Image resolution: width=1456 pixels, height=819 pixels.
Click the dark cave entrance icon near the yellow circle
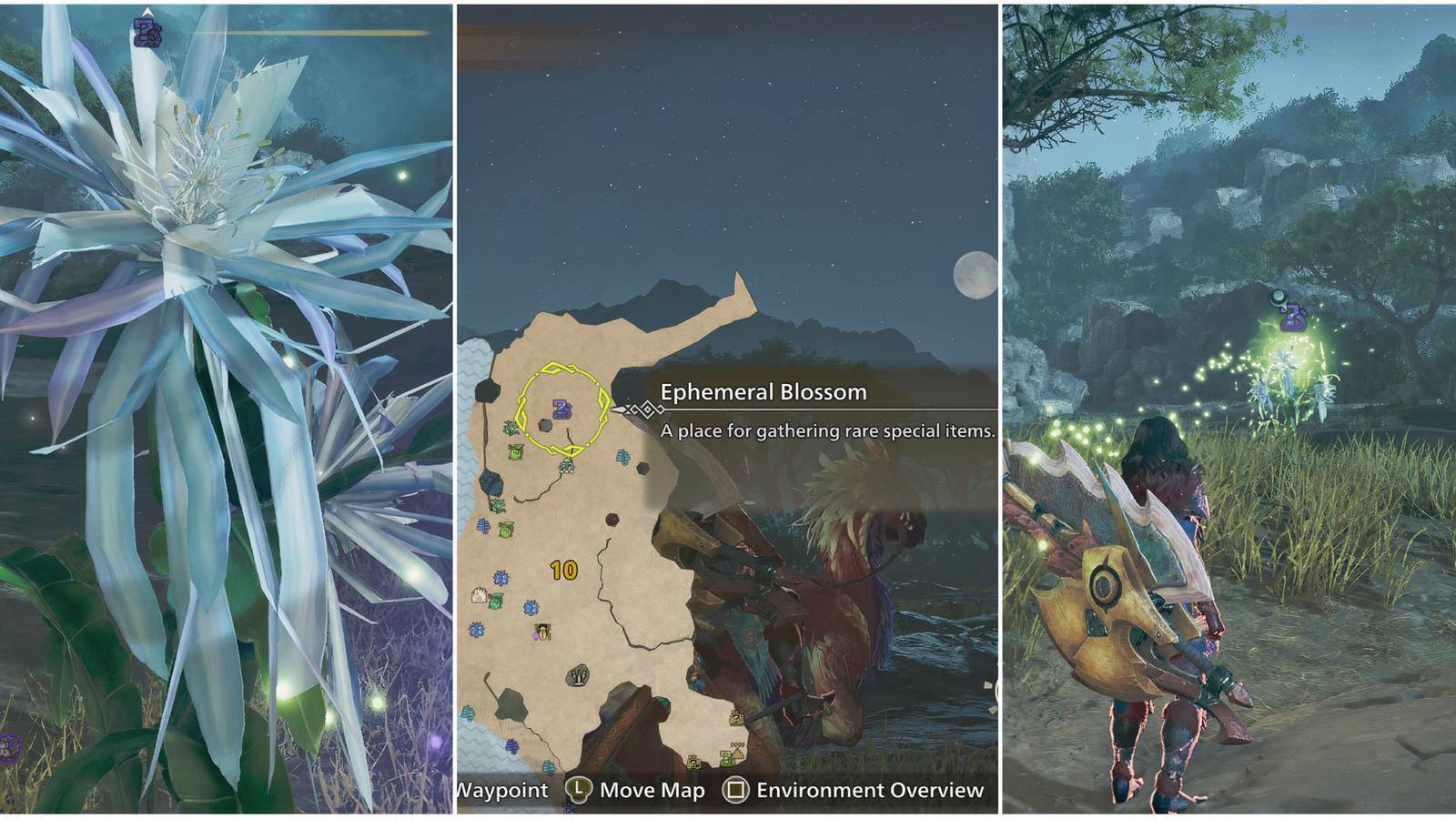tap(543, 423)
